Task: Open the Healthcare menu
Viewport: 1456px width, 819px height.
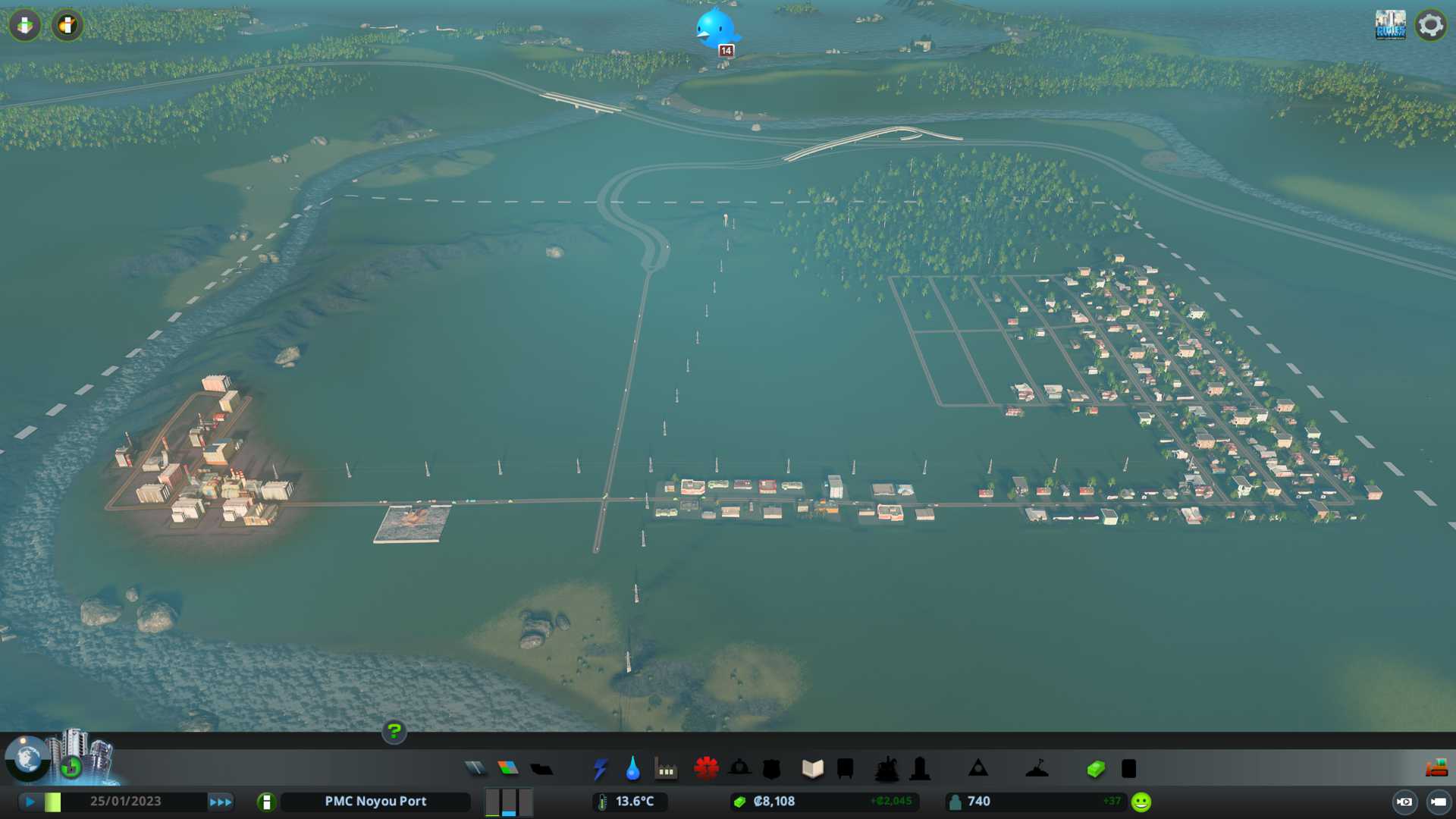Action: pos(706,769)
